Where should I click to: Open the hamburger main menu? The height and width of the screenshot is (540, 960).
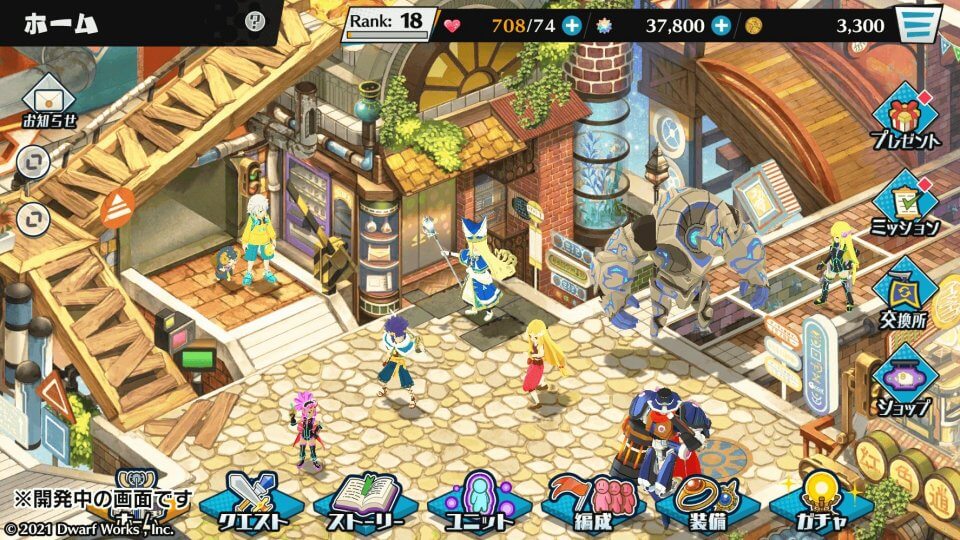(919, 24)
